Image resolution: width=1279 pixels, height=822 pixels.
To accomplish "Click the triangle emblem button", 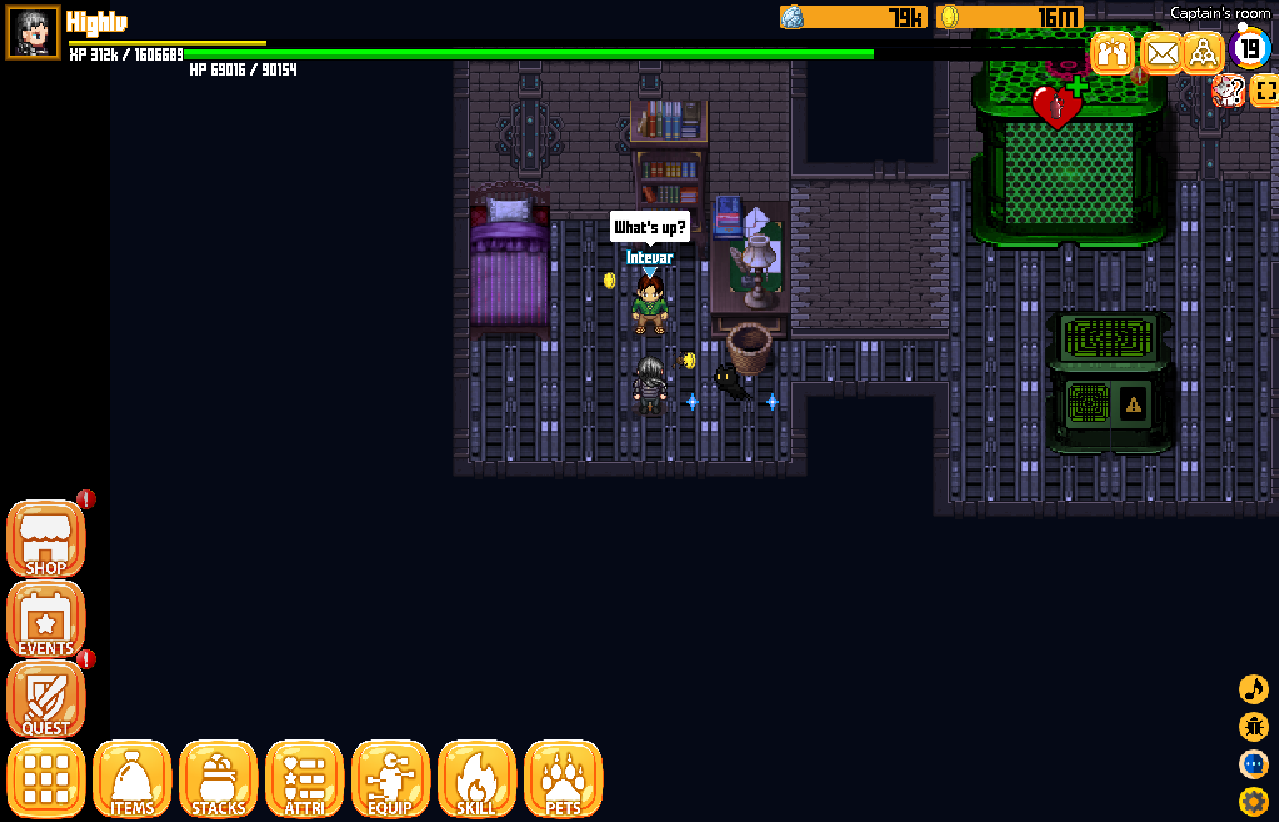I will [1204, 52].
